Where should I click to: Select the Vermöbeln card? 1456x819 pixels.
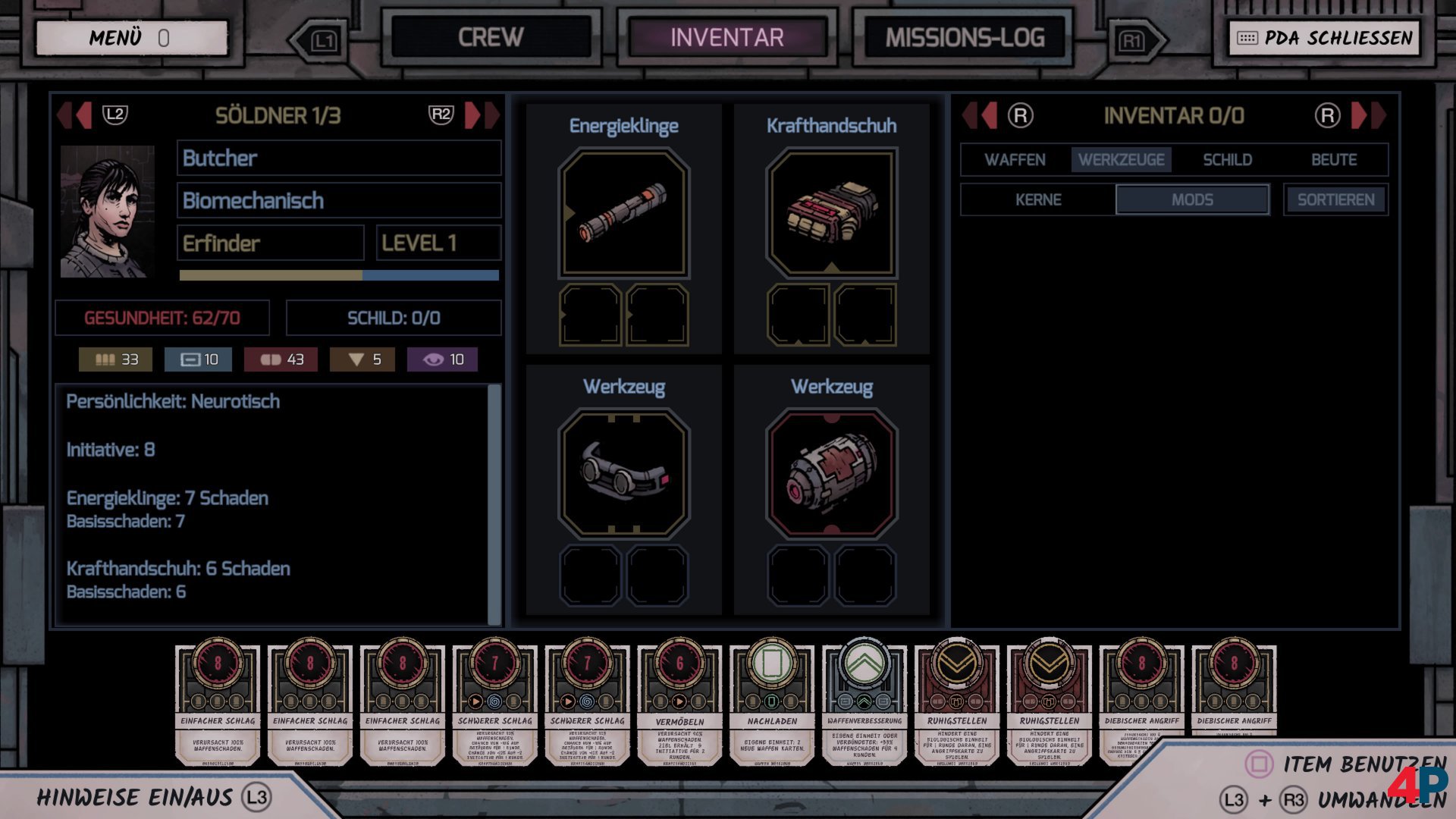[679, 701]
